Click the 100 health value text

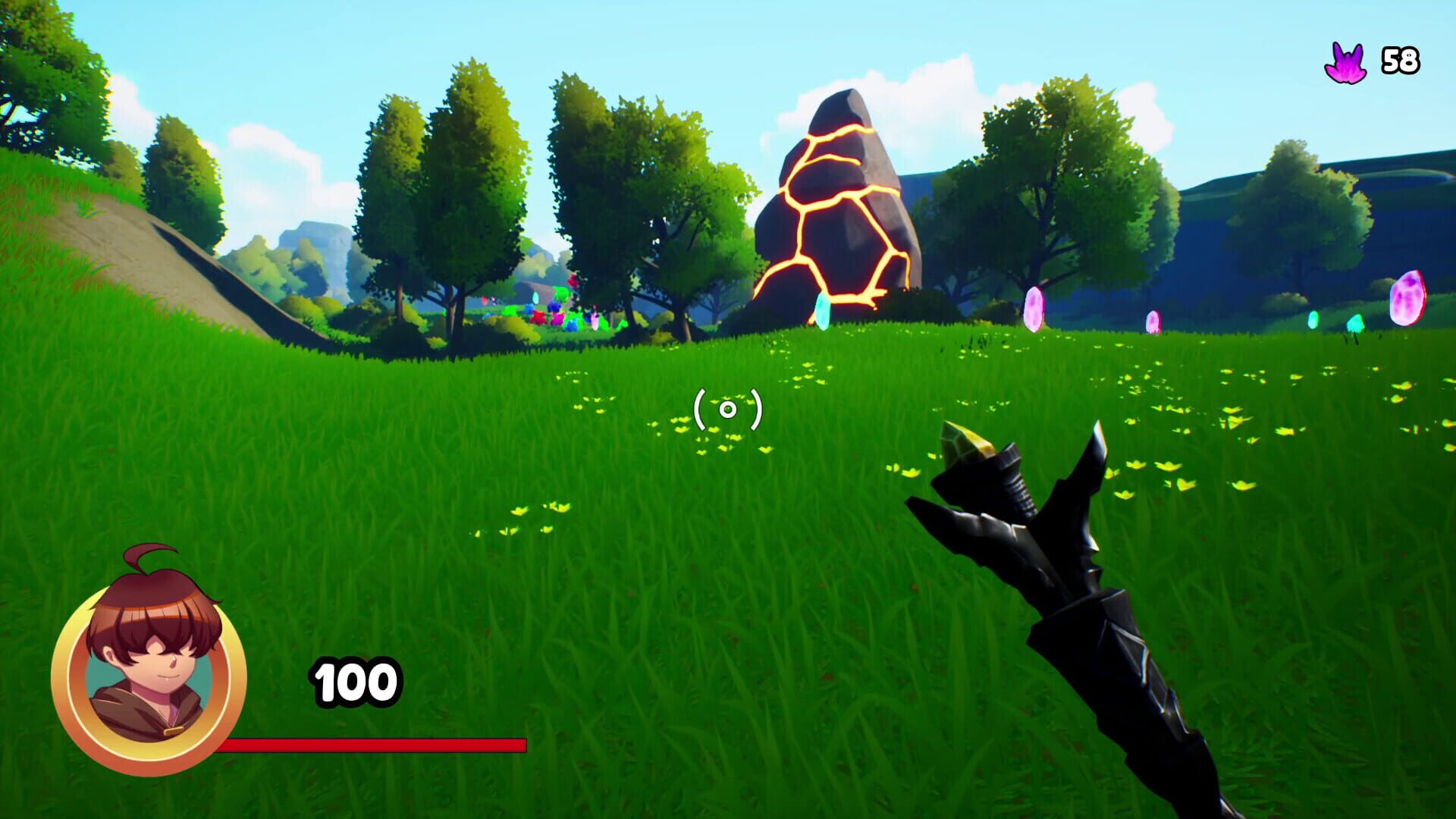[x=353, y=681]
